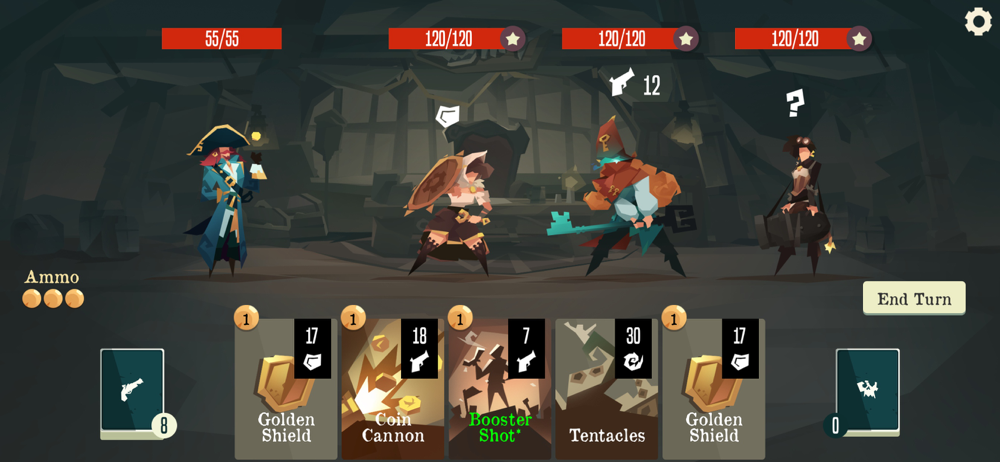View the draw pile with pistol icon

click(132, 391)
